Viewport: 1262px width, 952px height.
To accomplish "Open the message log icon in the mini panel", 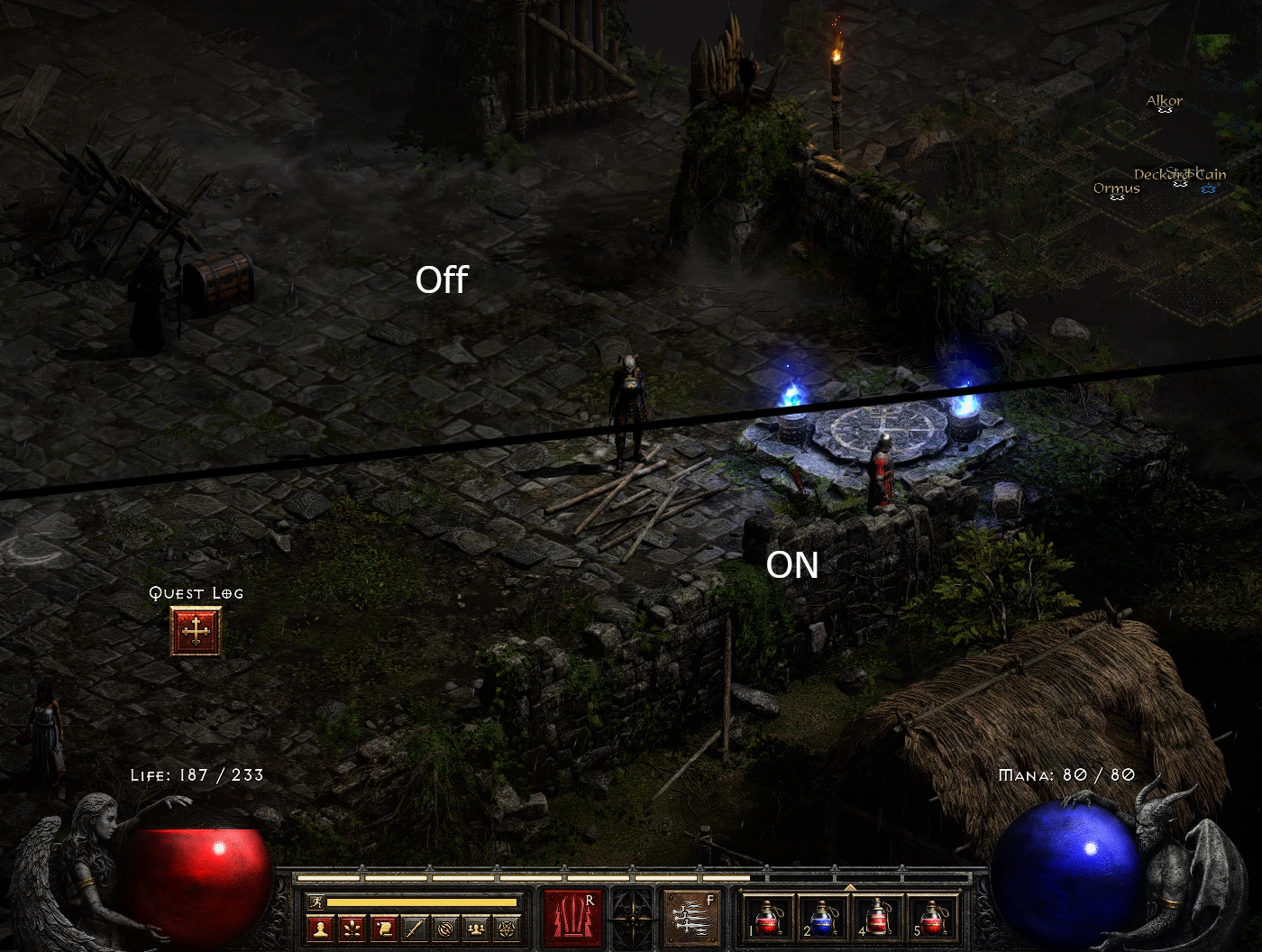I will (383, 927).
